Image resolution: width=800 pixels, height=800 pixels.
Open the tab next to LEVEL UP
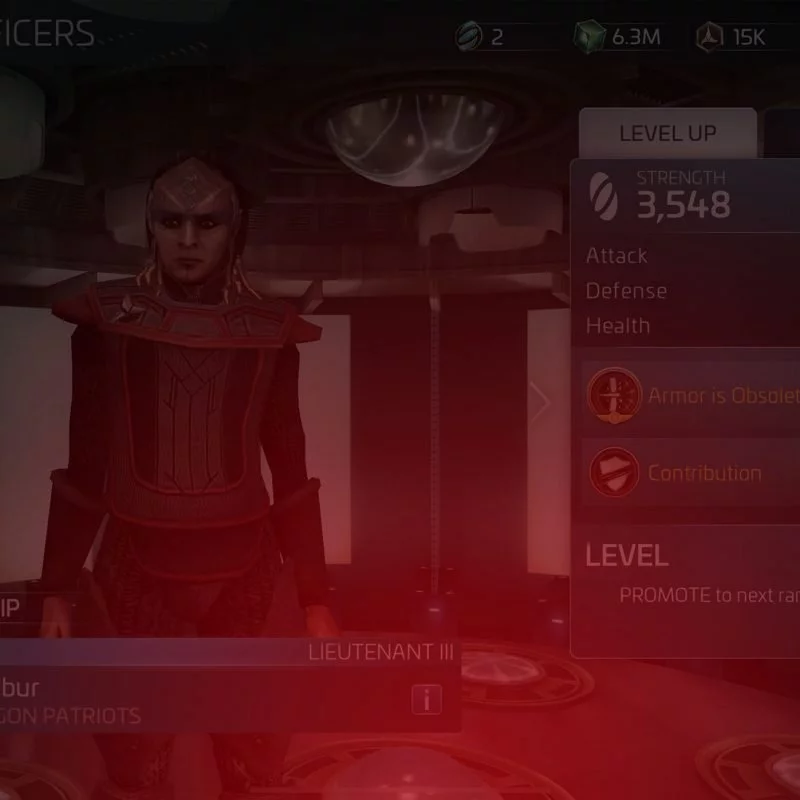[783, 134]
